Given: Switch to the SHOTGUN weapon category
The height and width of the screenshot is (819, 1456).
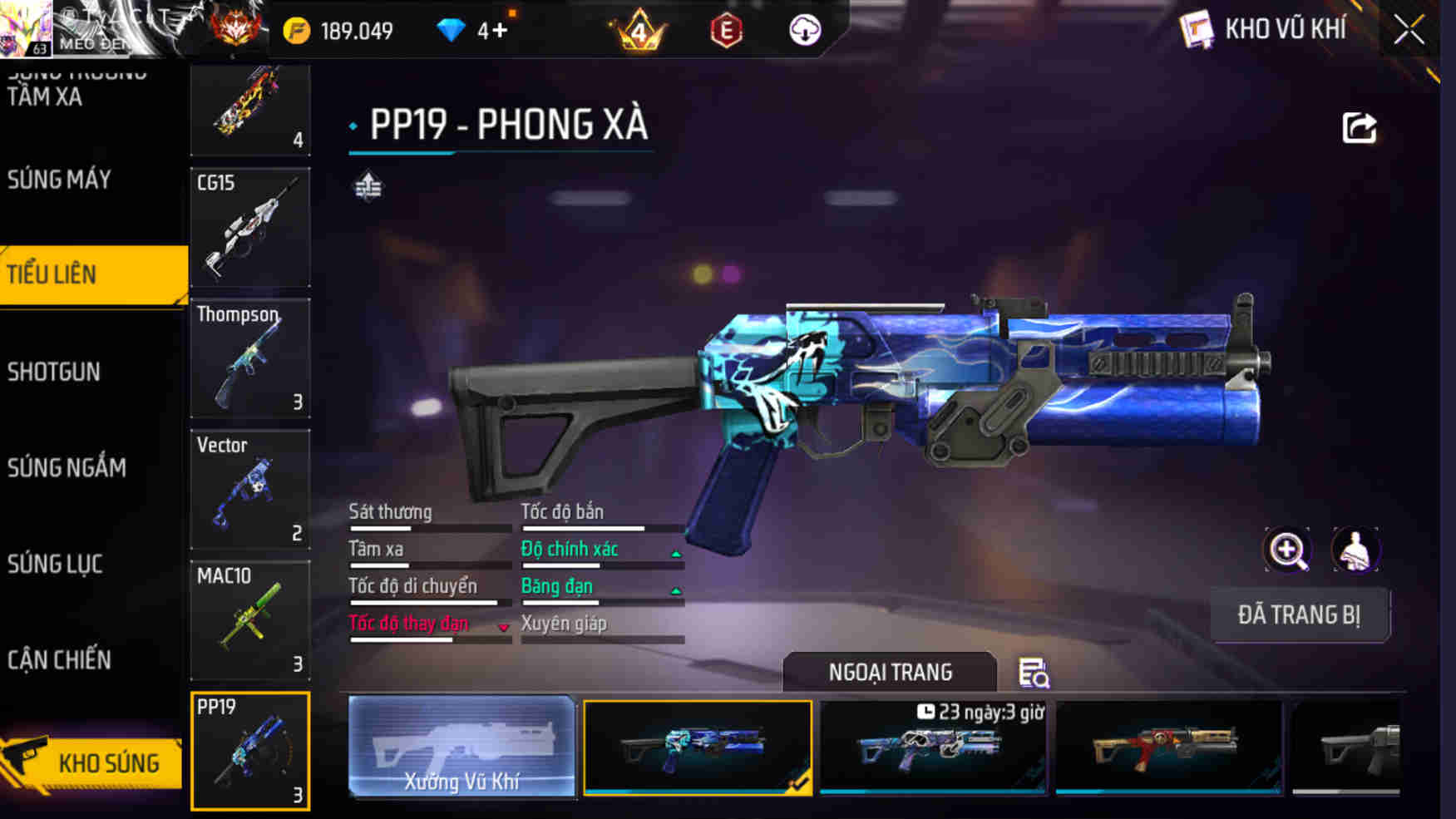Looking at the screenshot, I should pos(54,372).
